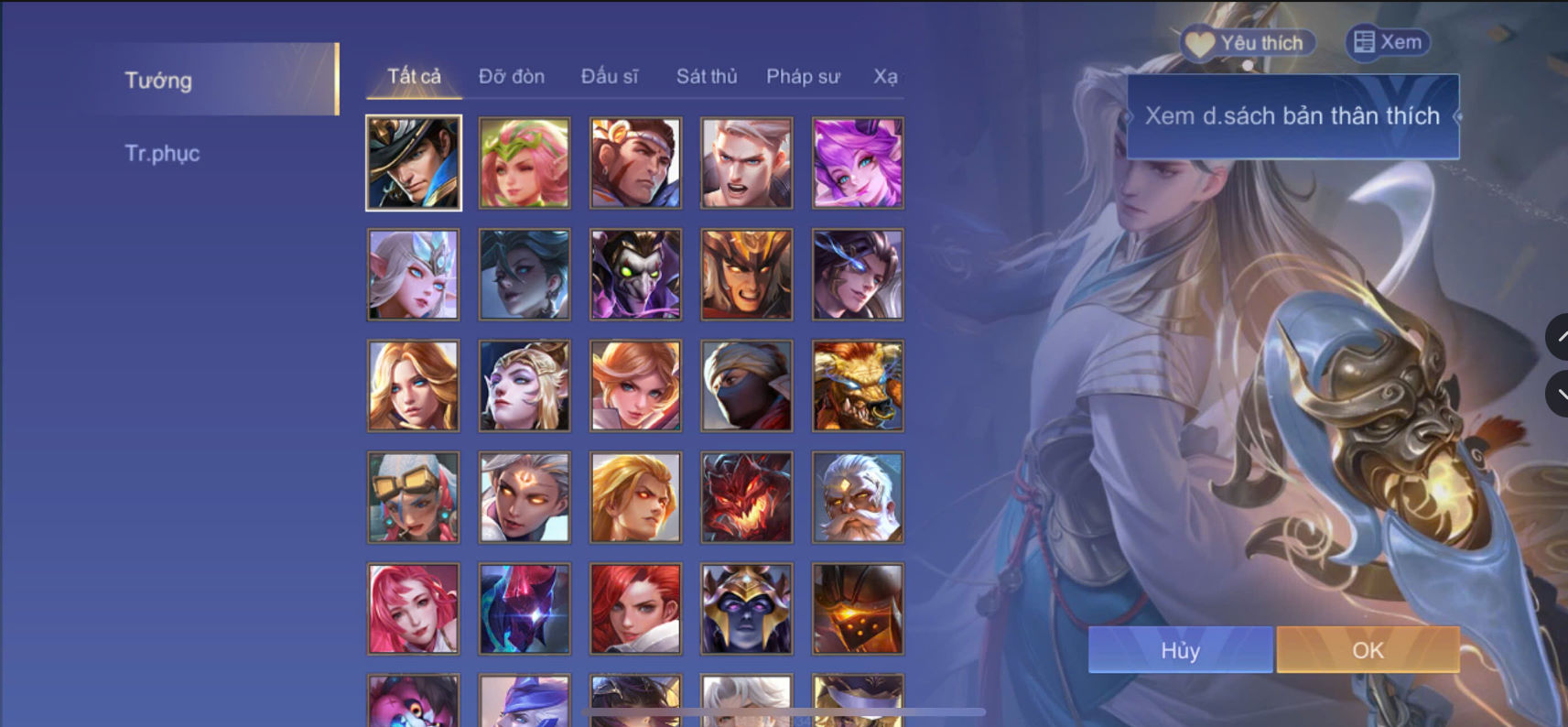Screen dimensions: 1568x727
Task: Switch to the Sát thủ filter tab
Action: [707, 77]
